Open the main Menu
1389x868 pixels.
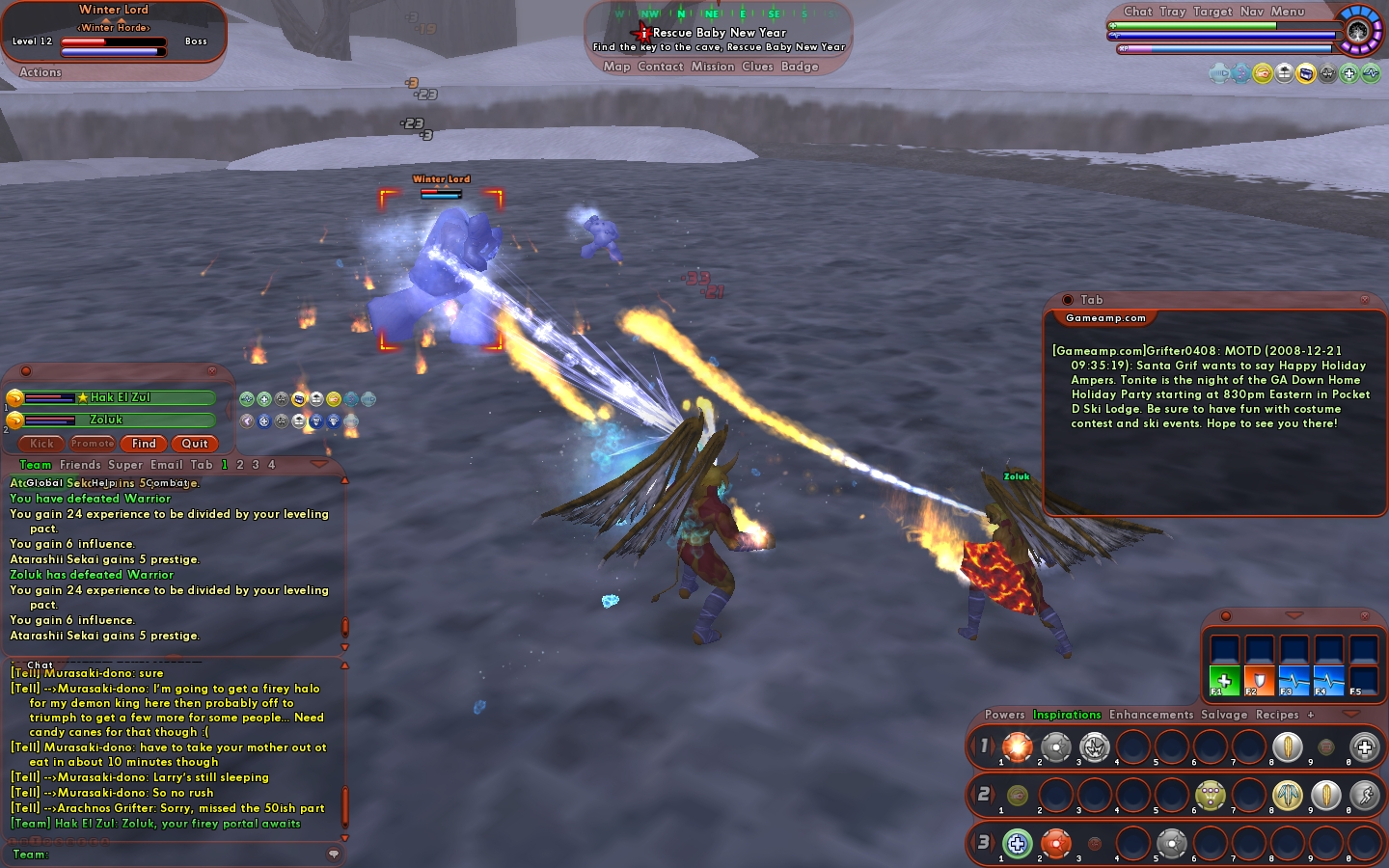click(x=1288, y=12)
